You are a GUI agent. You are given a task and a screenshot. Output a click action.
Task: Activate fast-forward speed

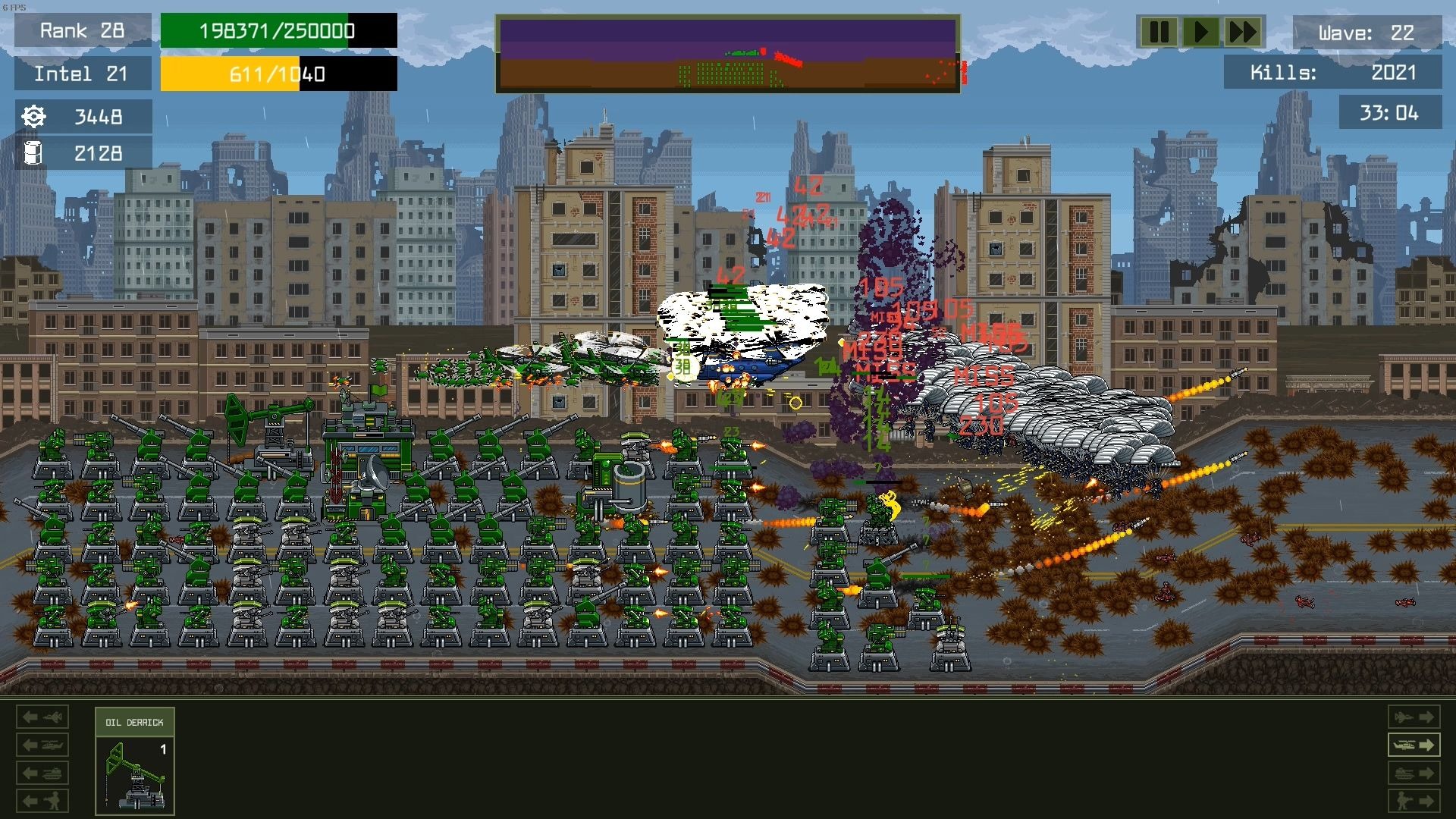click(x=1243, y=33)
